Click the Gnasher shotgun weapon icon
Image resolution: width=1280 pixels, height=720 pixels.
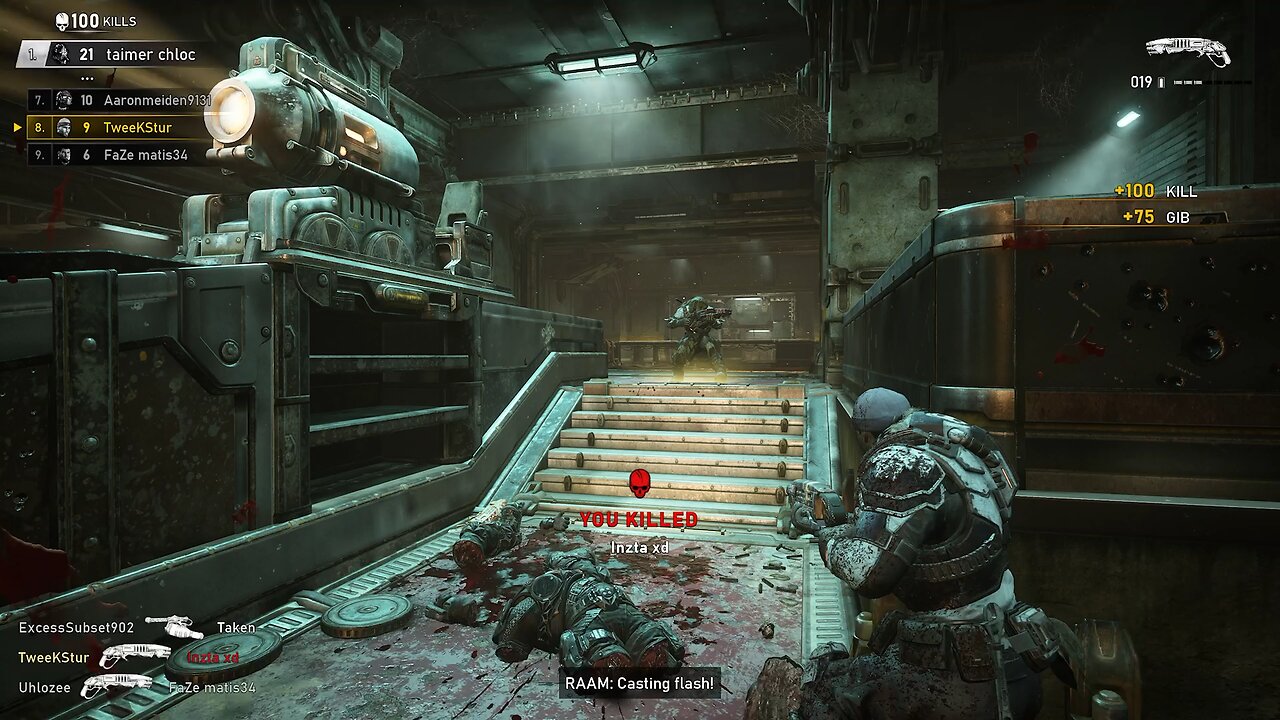(x=1187, y=51)
